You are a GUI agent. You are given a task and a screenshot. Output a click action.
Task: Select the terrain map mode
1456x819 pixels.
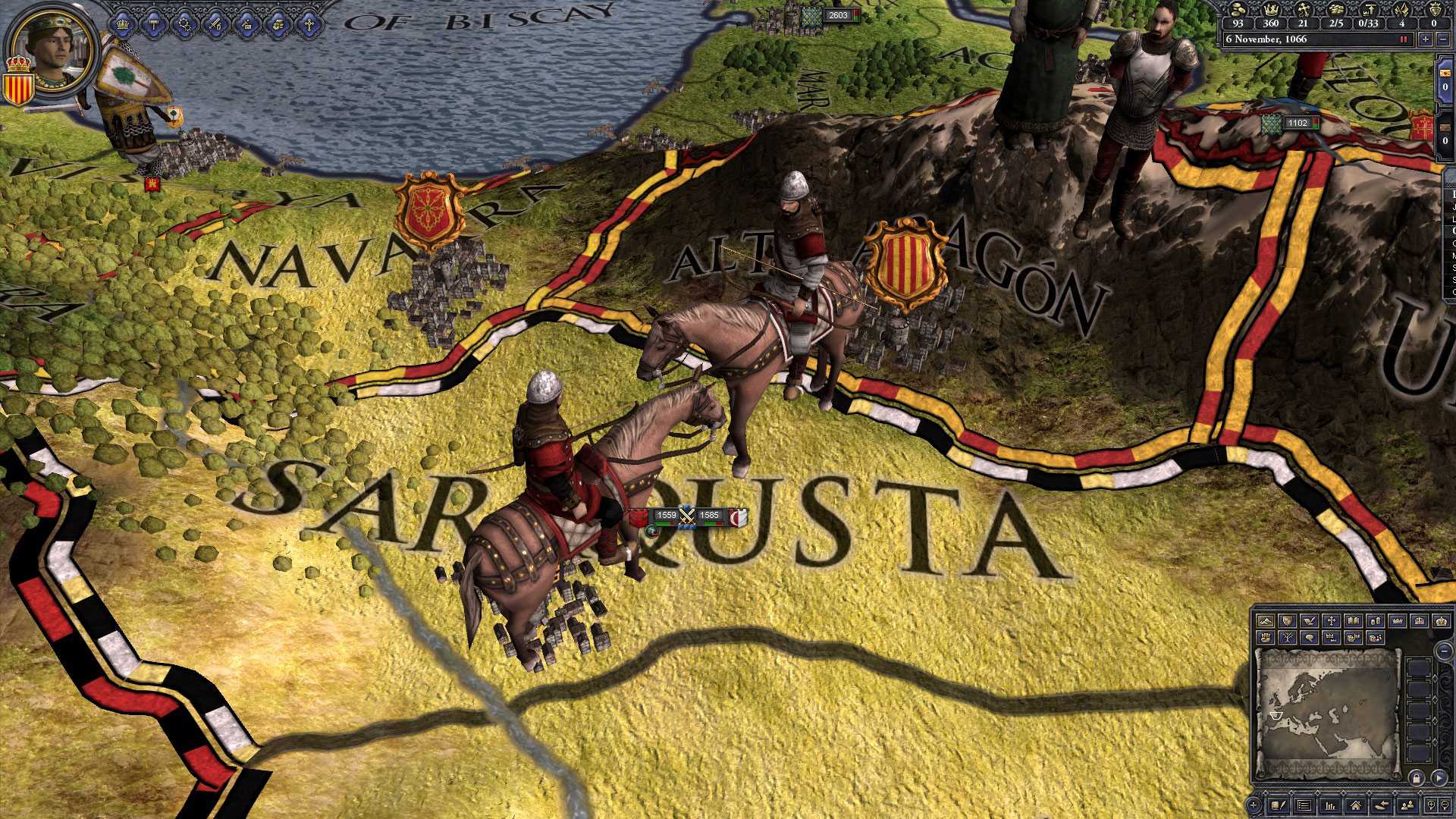(x=1264, y=621)
